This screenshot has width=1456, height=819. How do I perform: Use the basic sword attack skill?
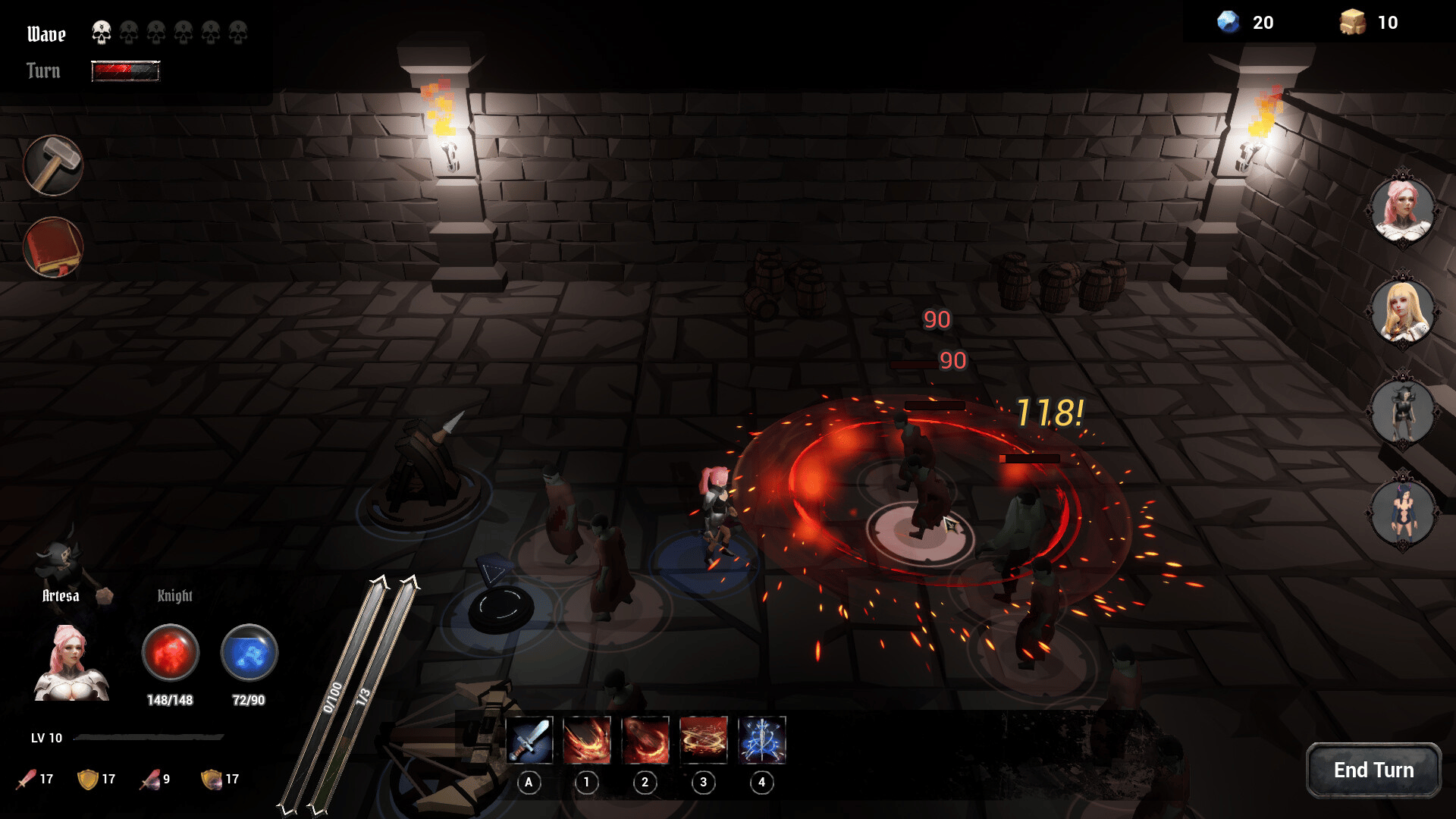click(x=529, y=740)
